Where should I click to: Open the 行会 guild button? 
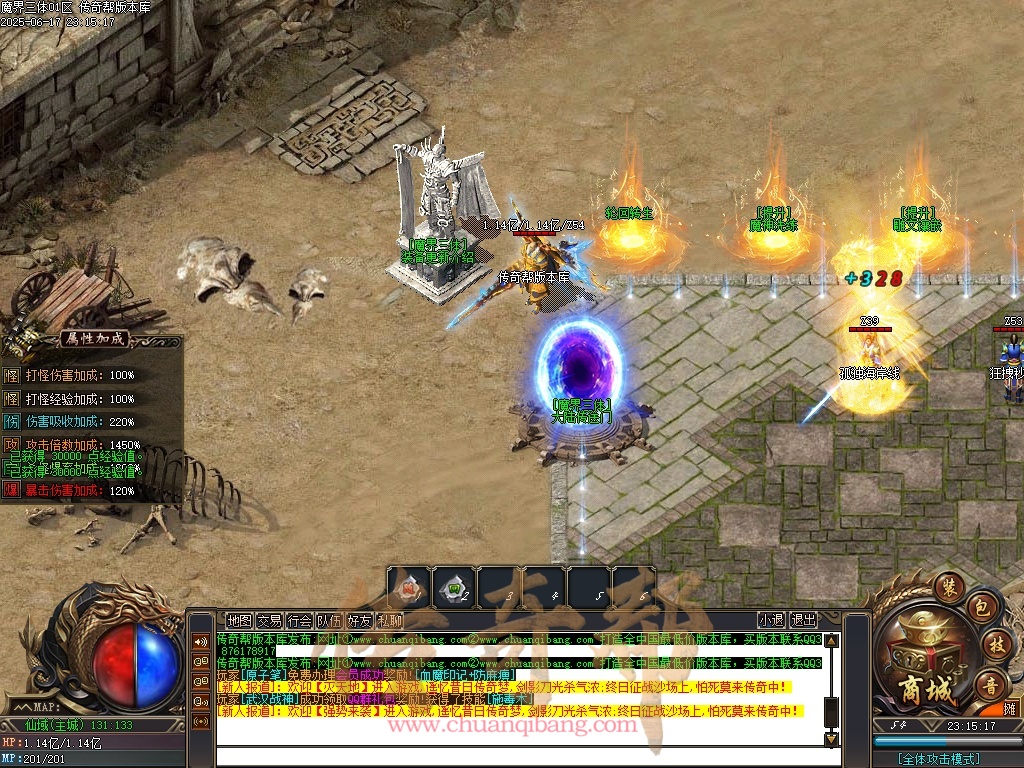coord(299,620)
